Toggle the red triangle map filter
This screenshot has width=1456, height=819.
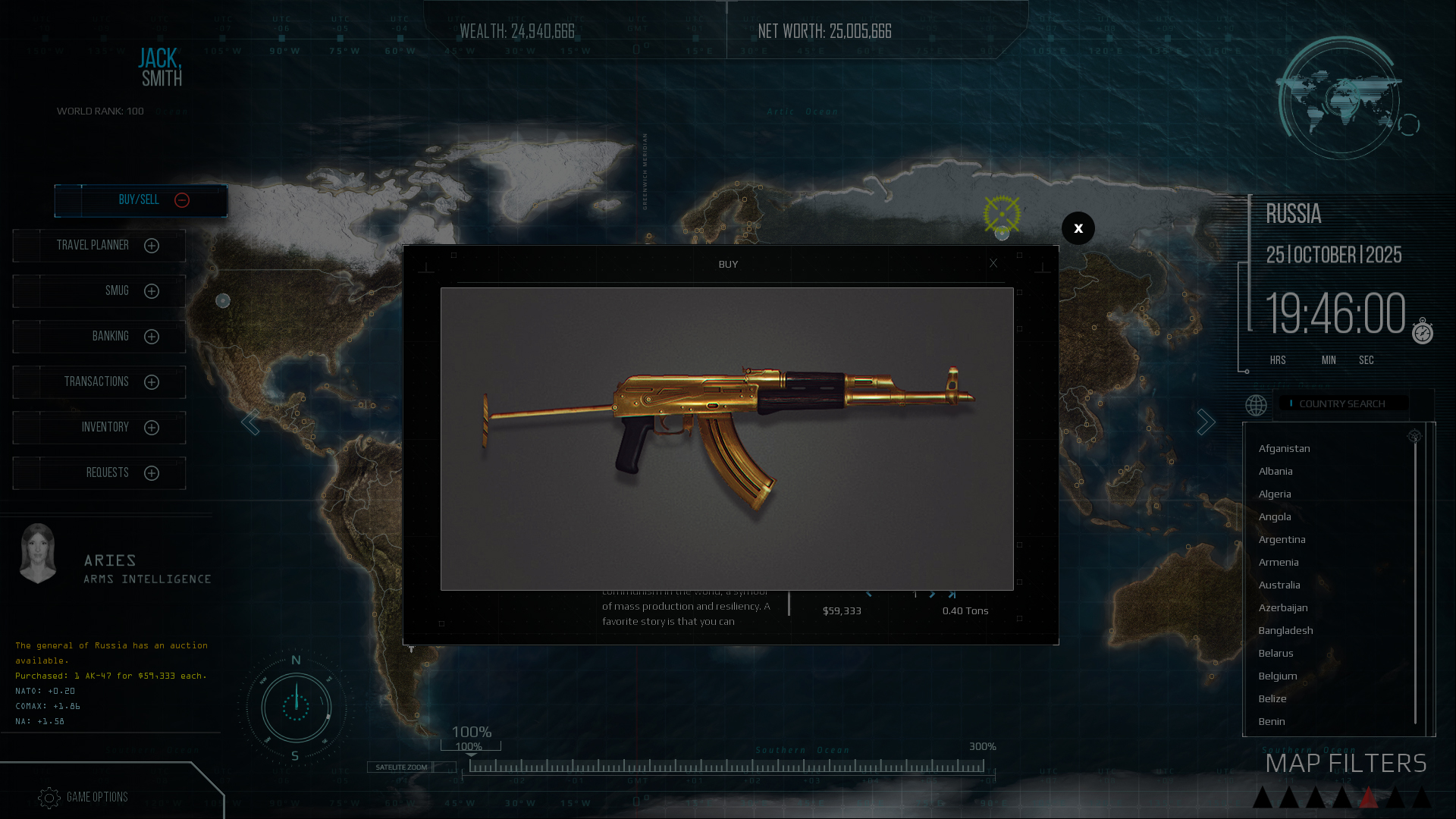(1369, 796)
